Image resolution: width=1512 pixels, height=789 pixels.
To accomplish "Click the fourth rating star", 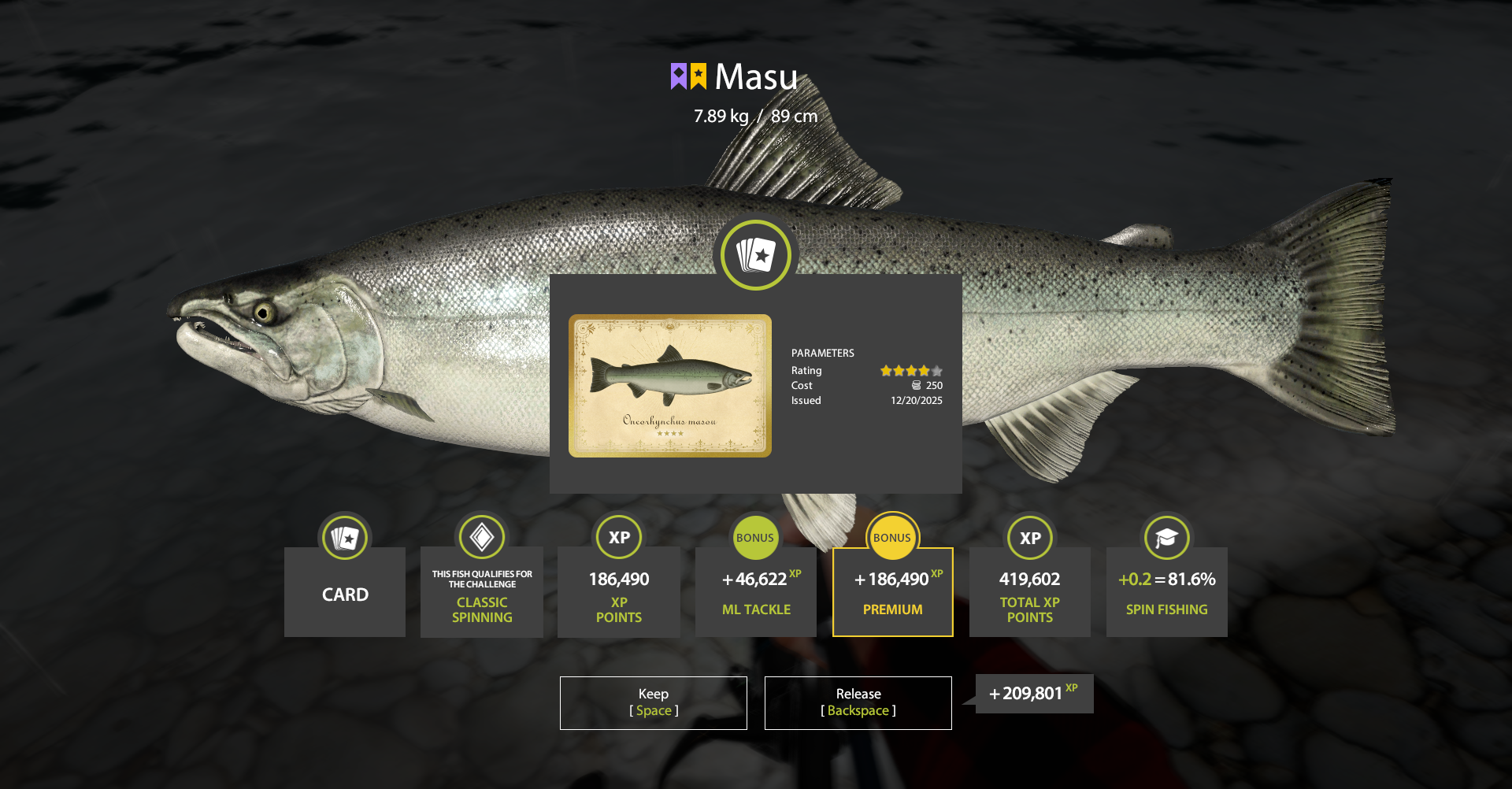I will click(x=923, y=370).
